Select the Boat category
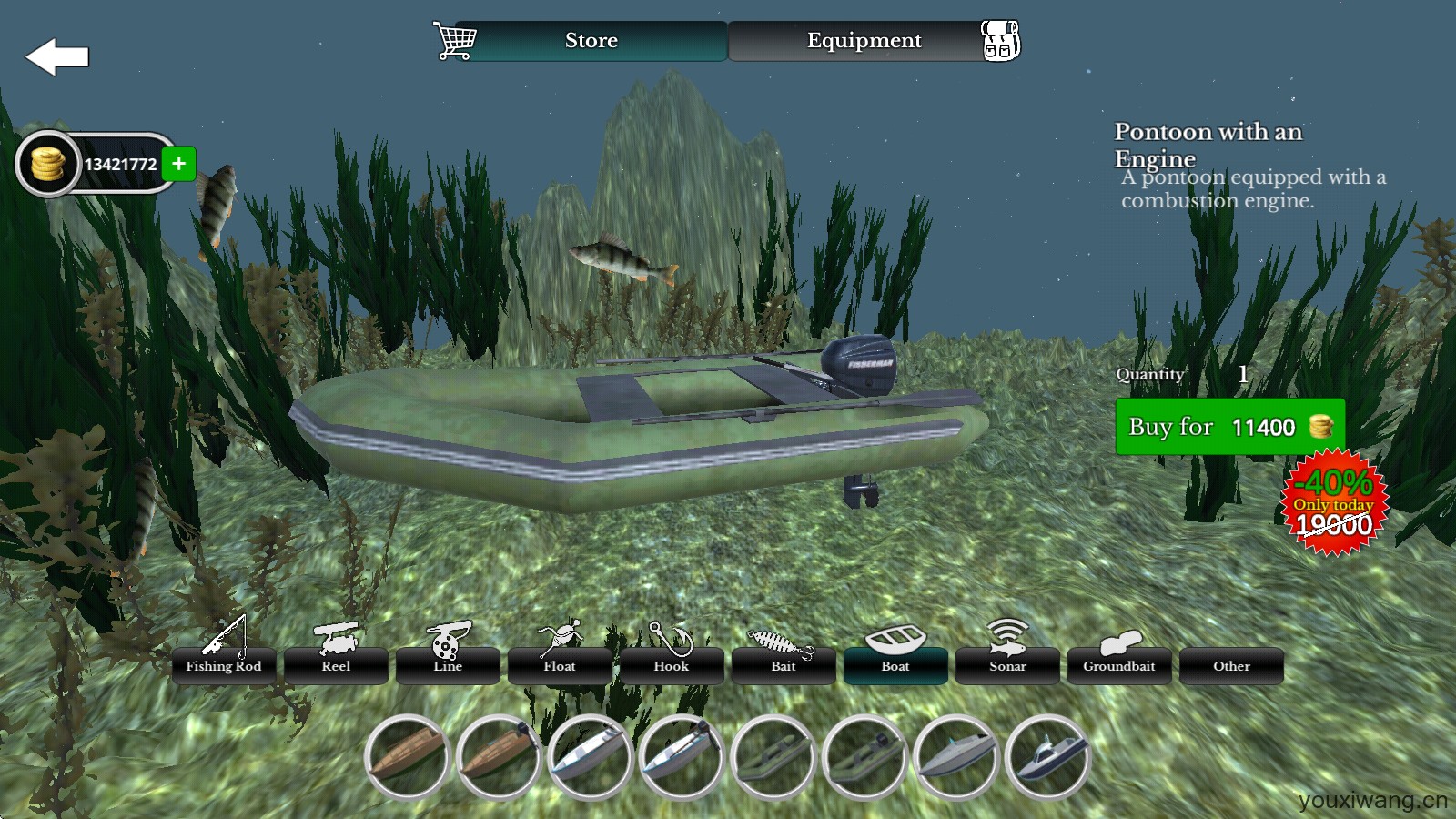This screenshot has height=819, width=1456. (x=895, y=665)
